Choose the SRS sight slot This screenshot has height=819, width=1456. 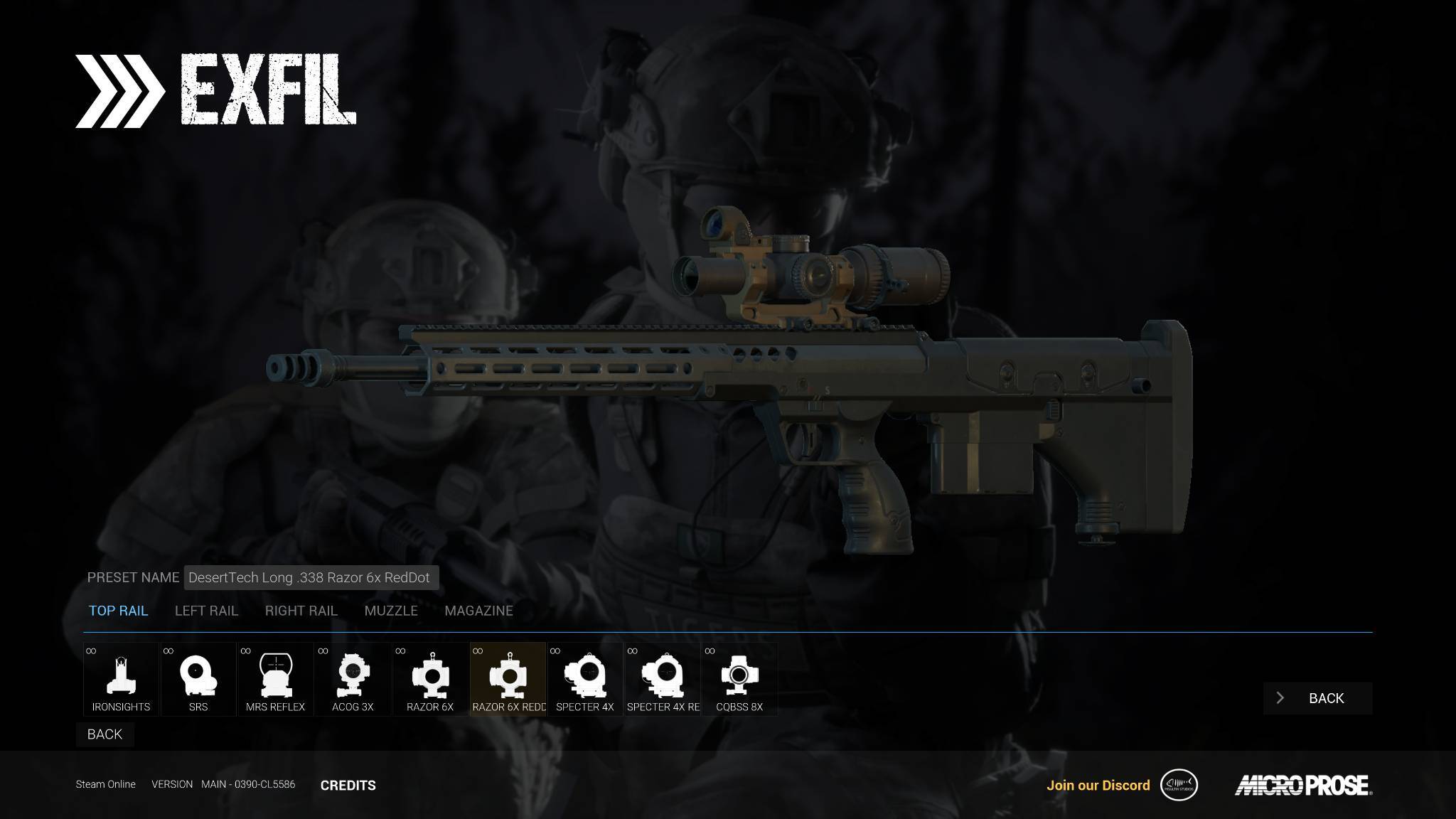198,679
